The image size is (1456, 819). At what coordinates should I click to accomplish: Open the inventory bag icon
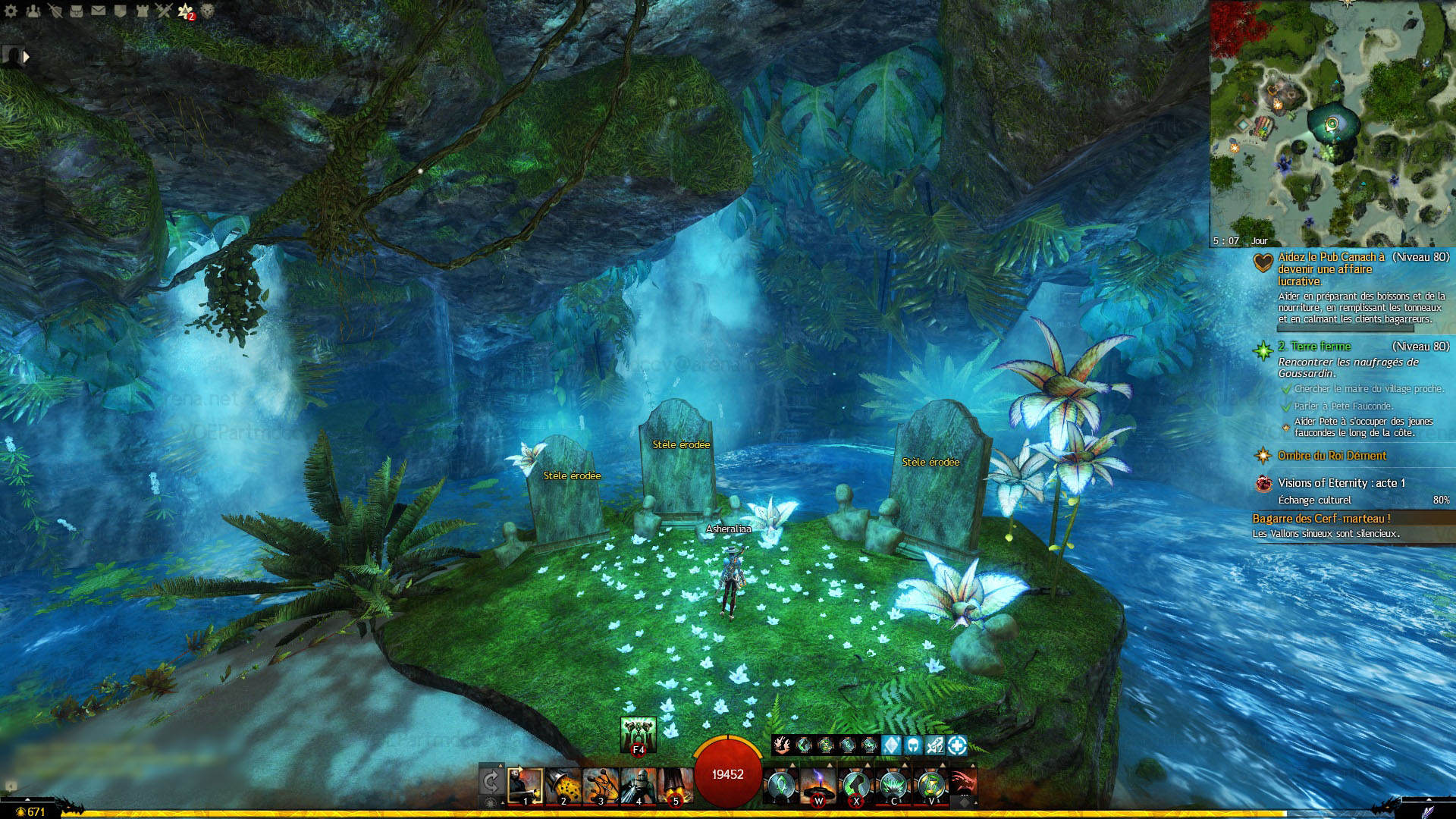77,11
